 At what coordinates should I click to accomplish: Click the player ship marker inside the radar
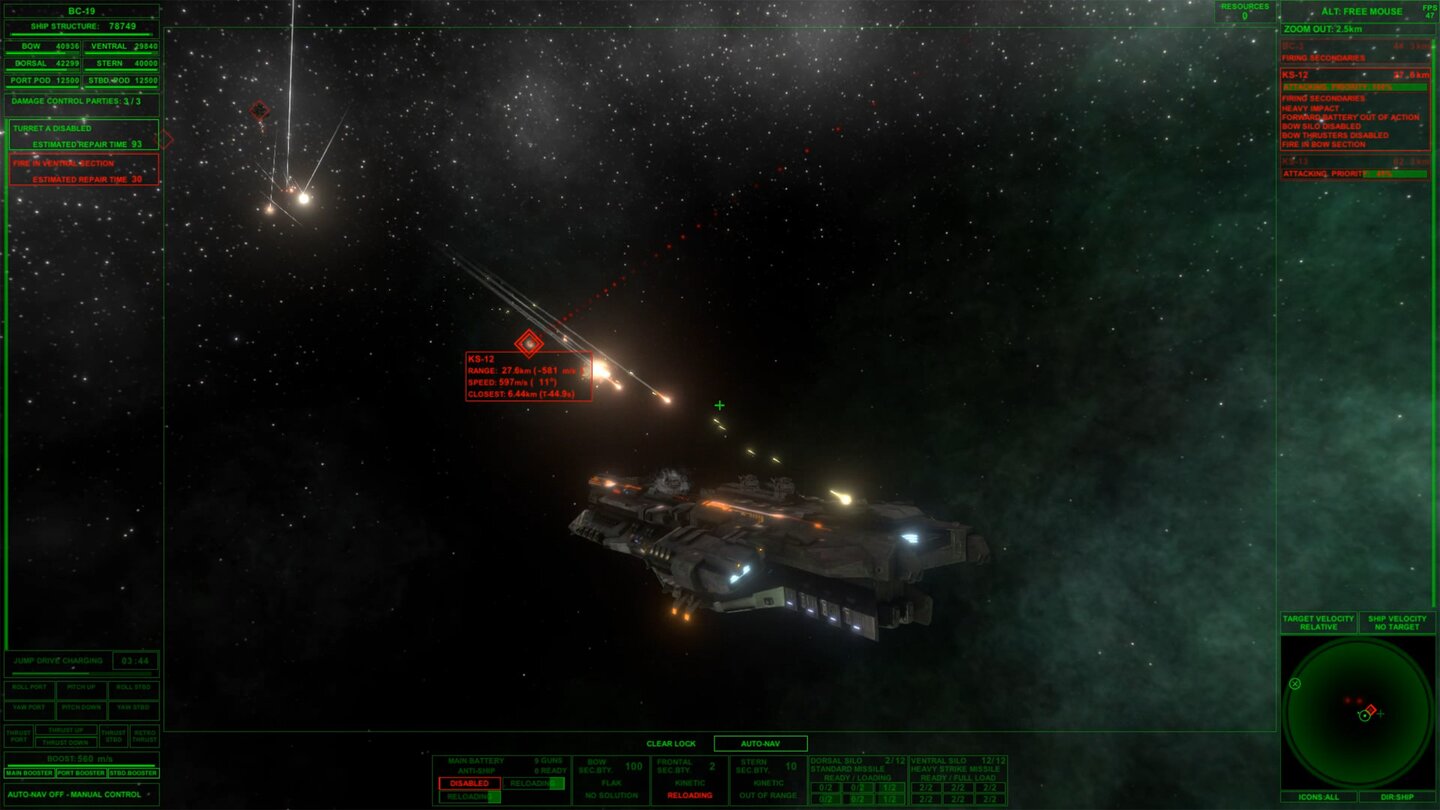click(x=1366, y=717)
